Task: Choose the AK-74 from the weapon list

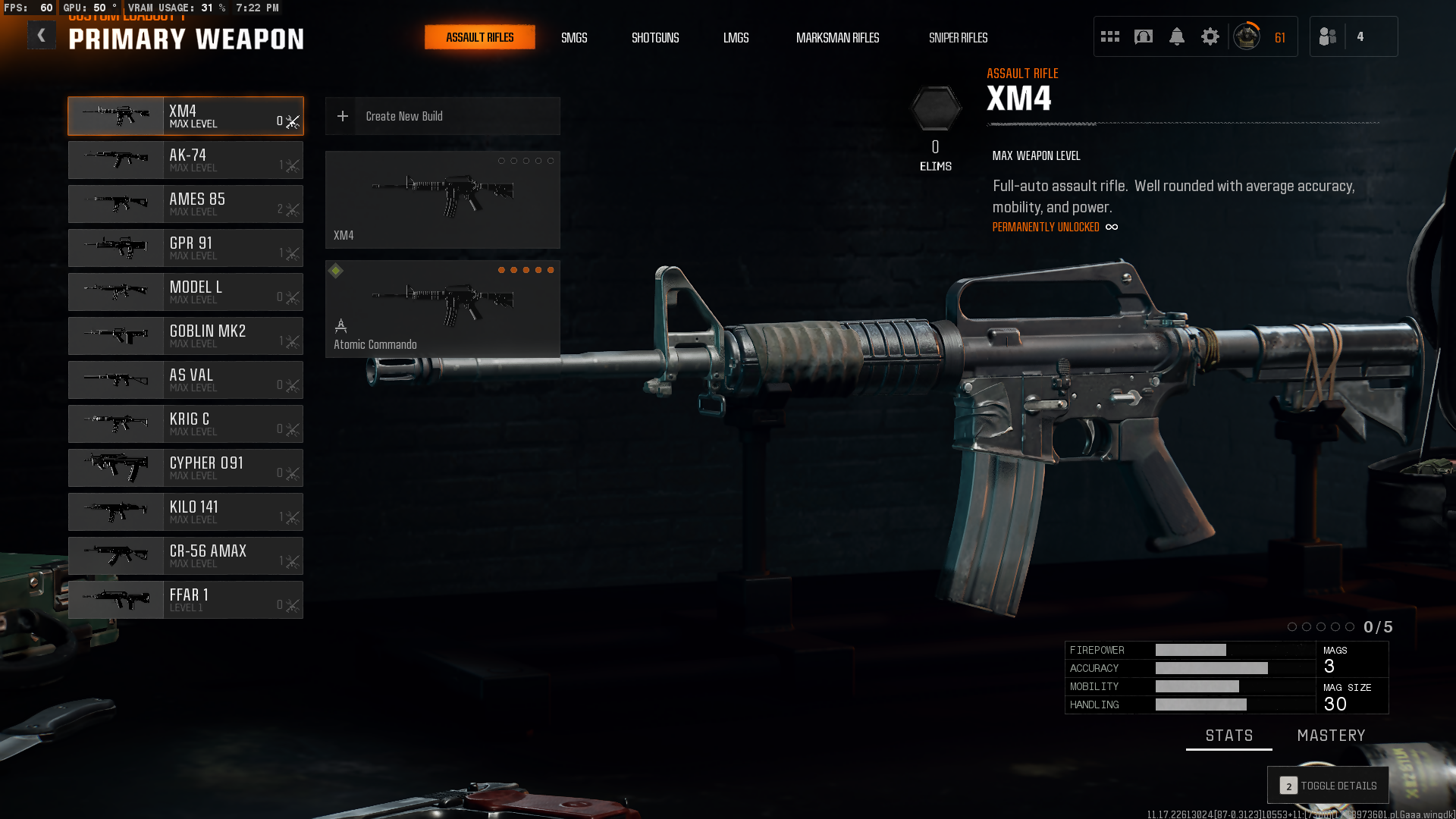Action: tap(186, 160)
